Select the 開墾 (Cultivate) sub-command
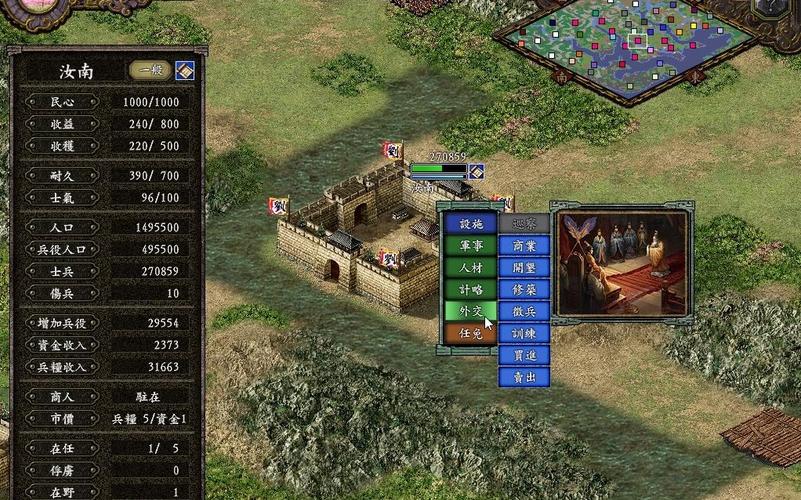 tap(524, 267)
